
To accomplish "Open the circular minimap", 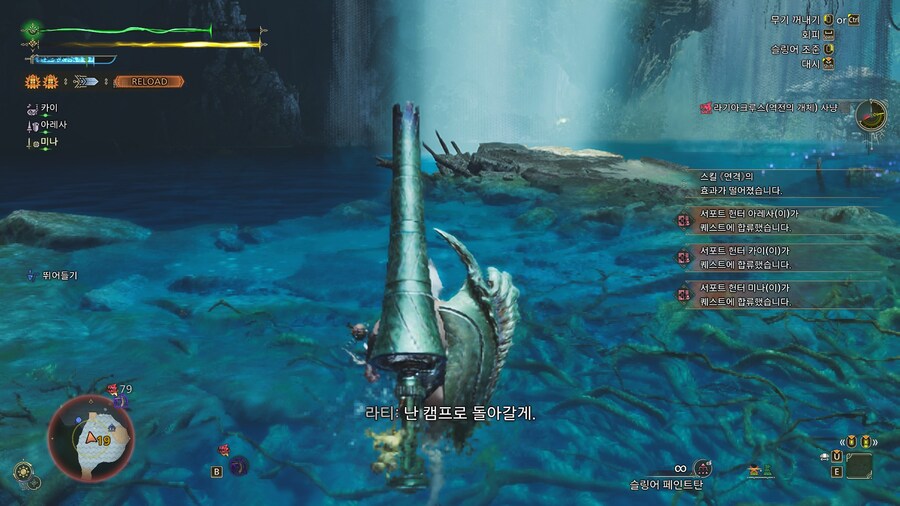I will [x=91, y=437].
